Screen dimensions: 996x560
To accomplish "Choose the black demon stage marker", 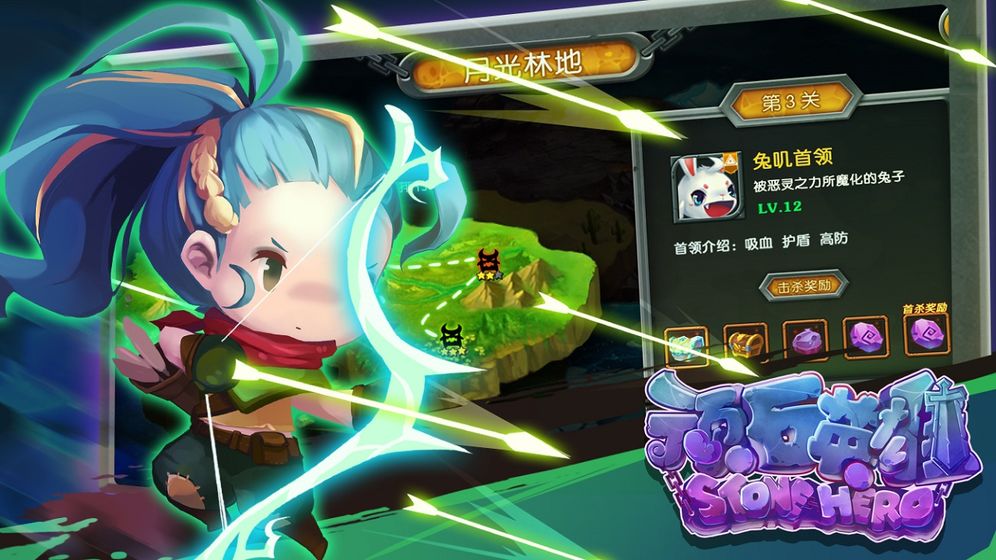I will click(x=453, y=334).
